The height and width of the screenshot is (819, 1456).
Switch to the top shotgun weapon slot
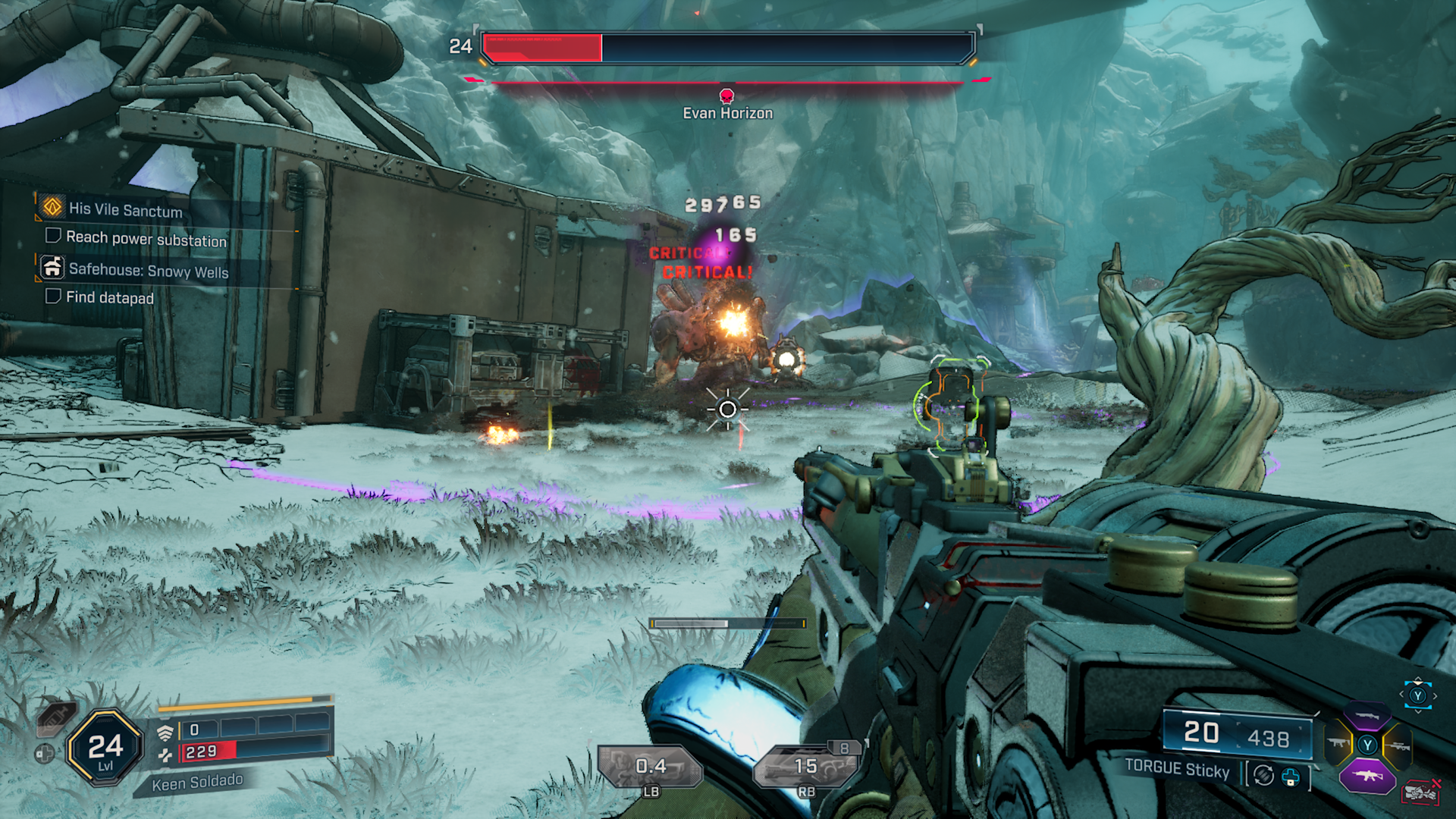pyautogui.click(x=1367, y=716)
